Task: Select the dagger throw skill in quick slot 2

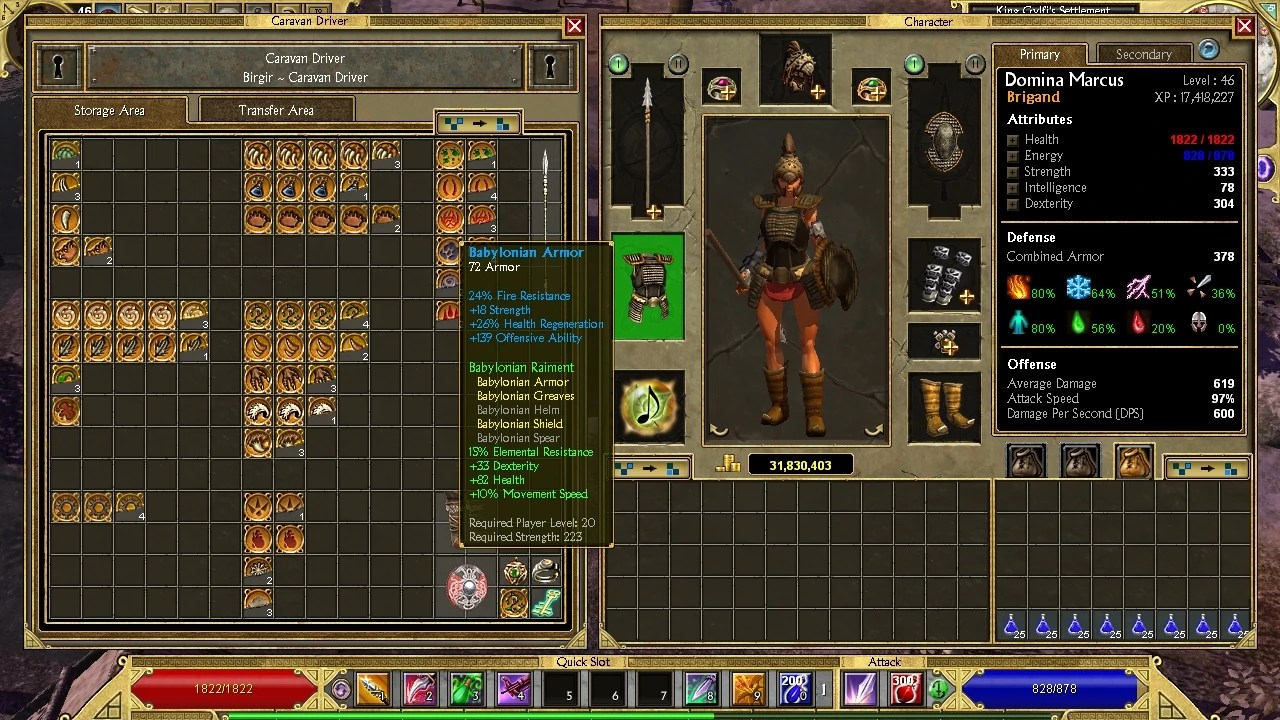Action: (420, 688)
